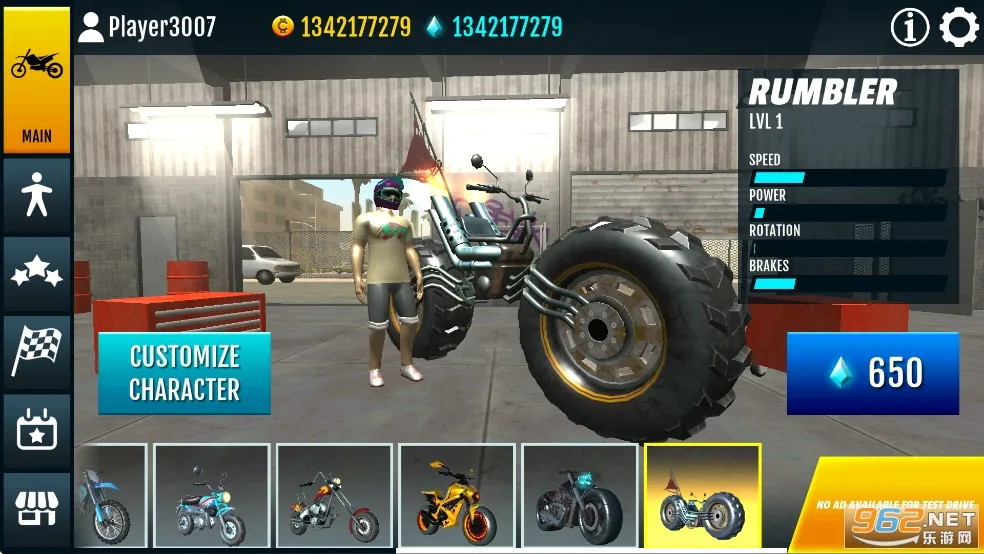Select the red chopper thumbnail
984x554 pixels.
334,496
